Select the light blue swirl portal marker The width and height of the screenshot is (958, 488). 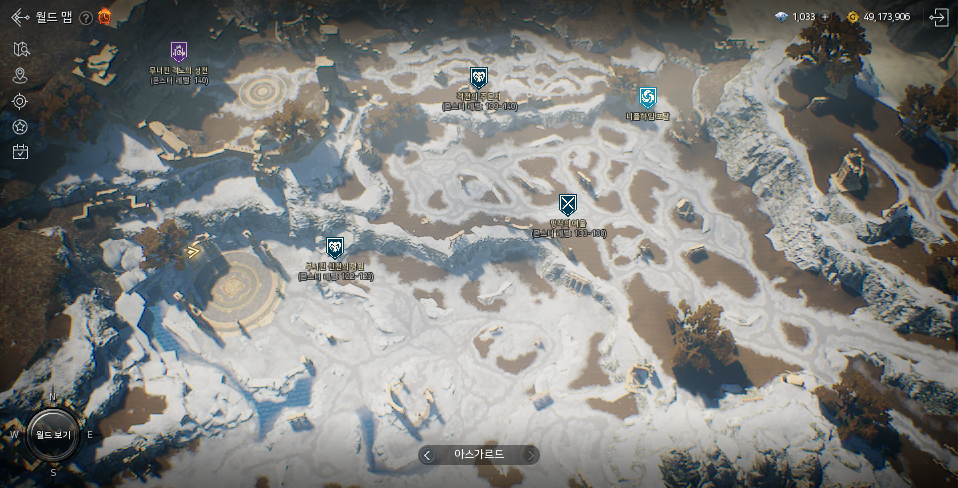(x=648, y=97)
